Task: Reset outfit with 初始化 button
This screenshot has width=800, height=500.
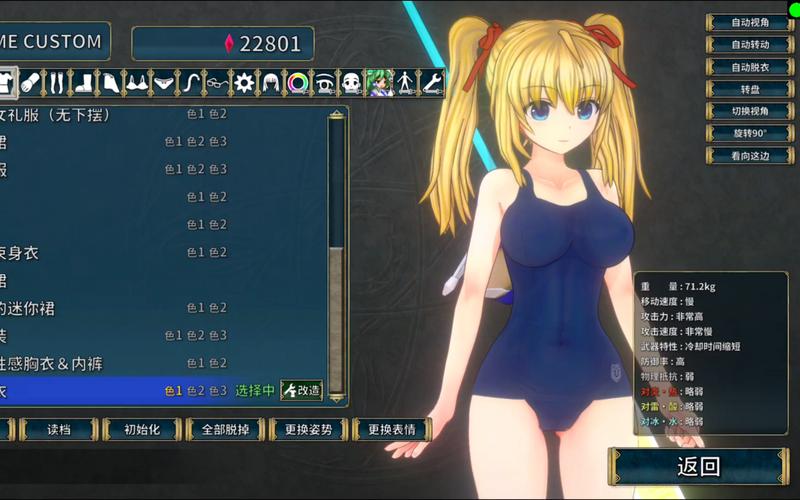Action: click(142, 430)
